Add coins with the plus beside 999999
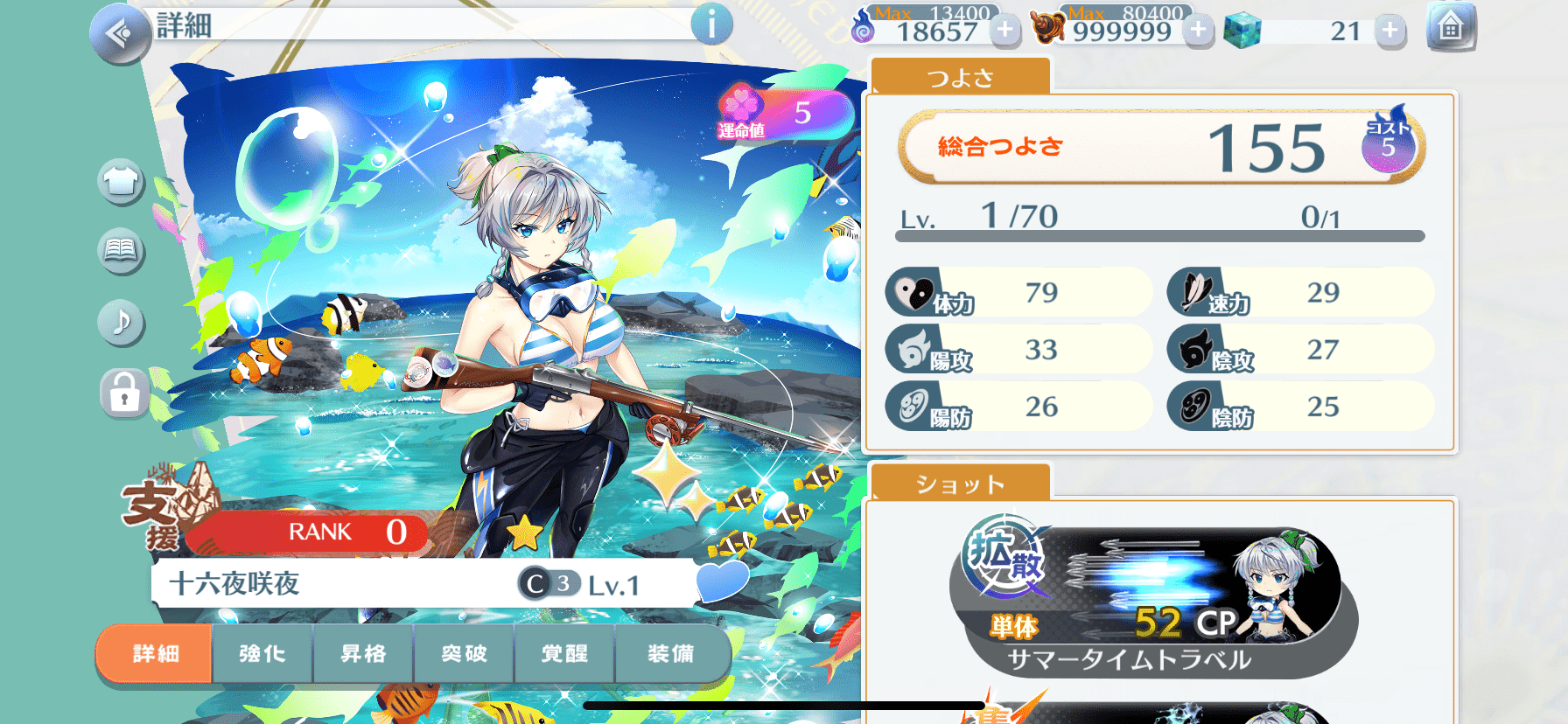Screen dimensions: 1568x724 tap(1198, 31)
